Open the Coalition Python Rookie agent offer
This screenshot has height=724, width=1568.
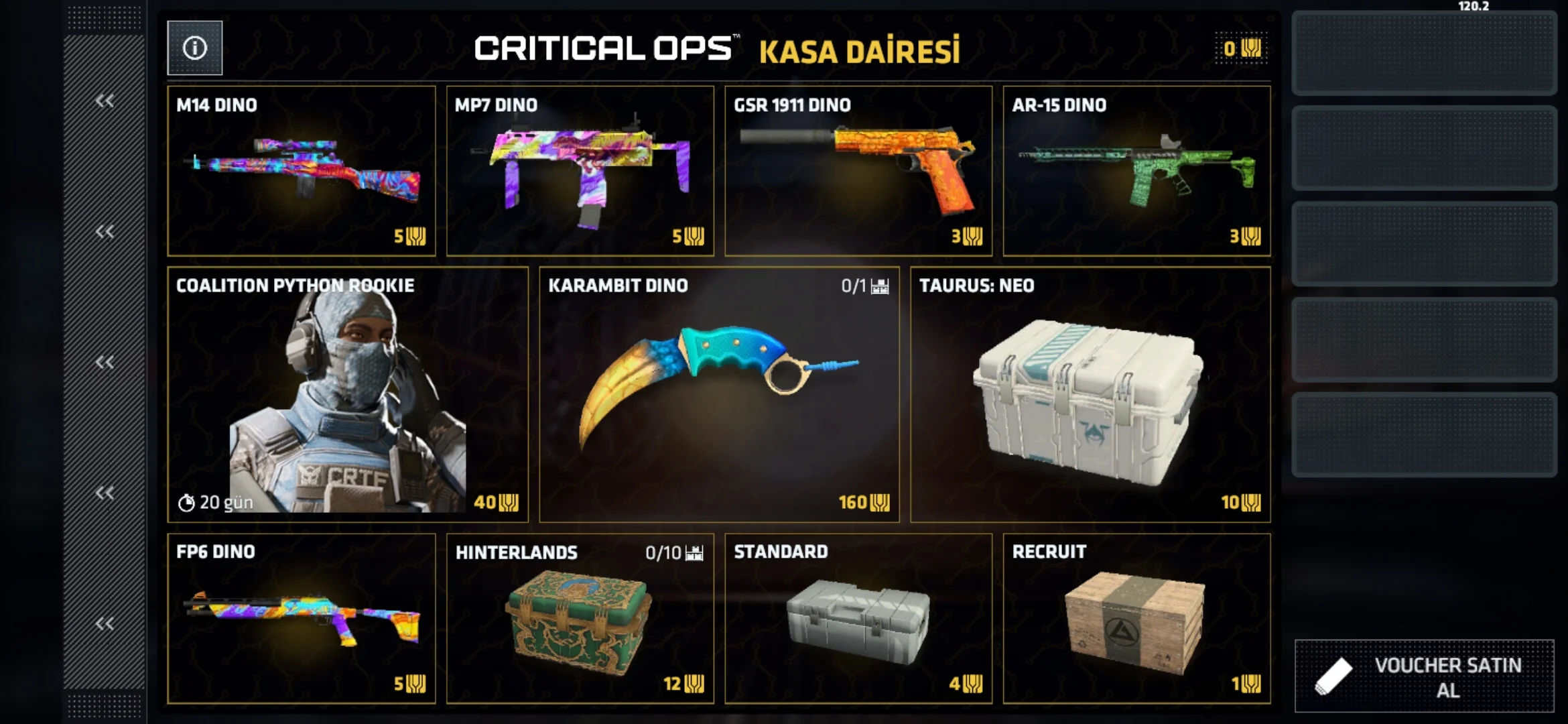tap(347, 394)
